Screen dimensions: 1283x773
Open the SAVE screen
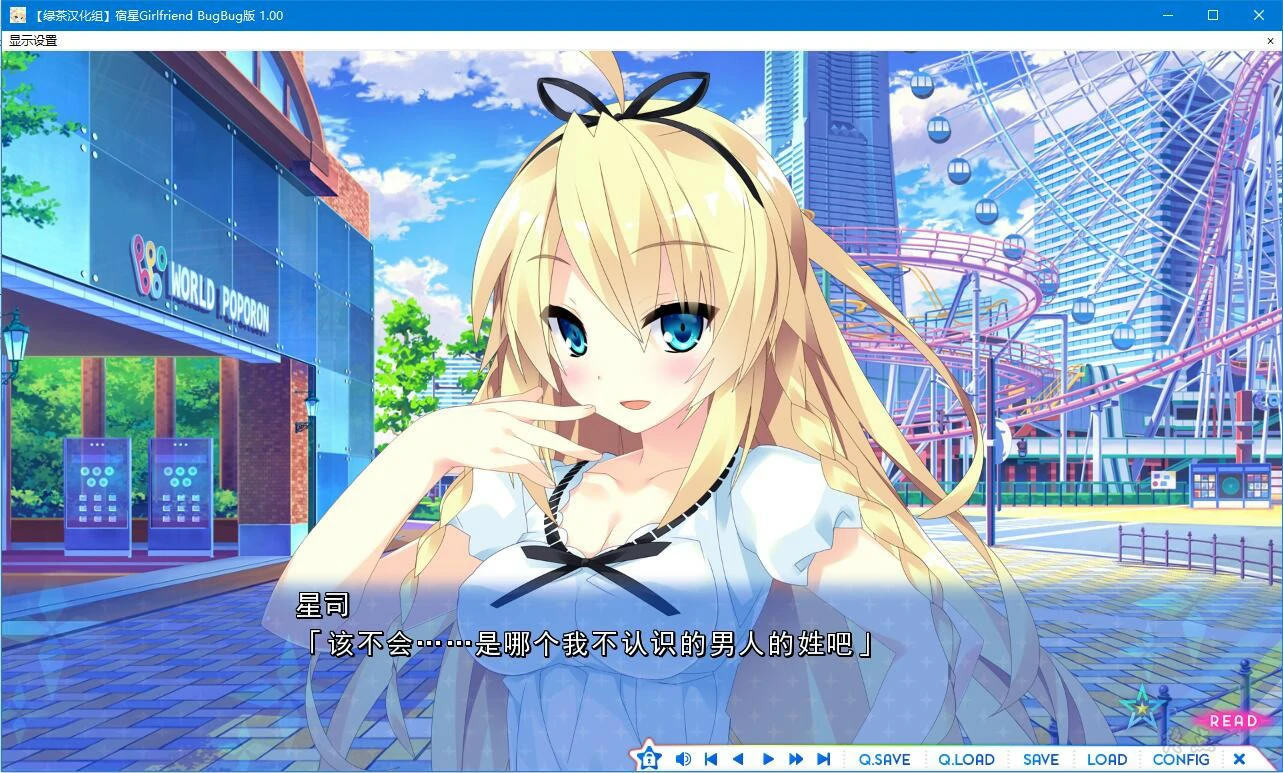(1041, 758)
